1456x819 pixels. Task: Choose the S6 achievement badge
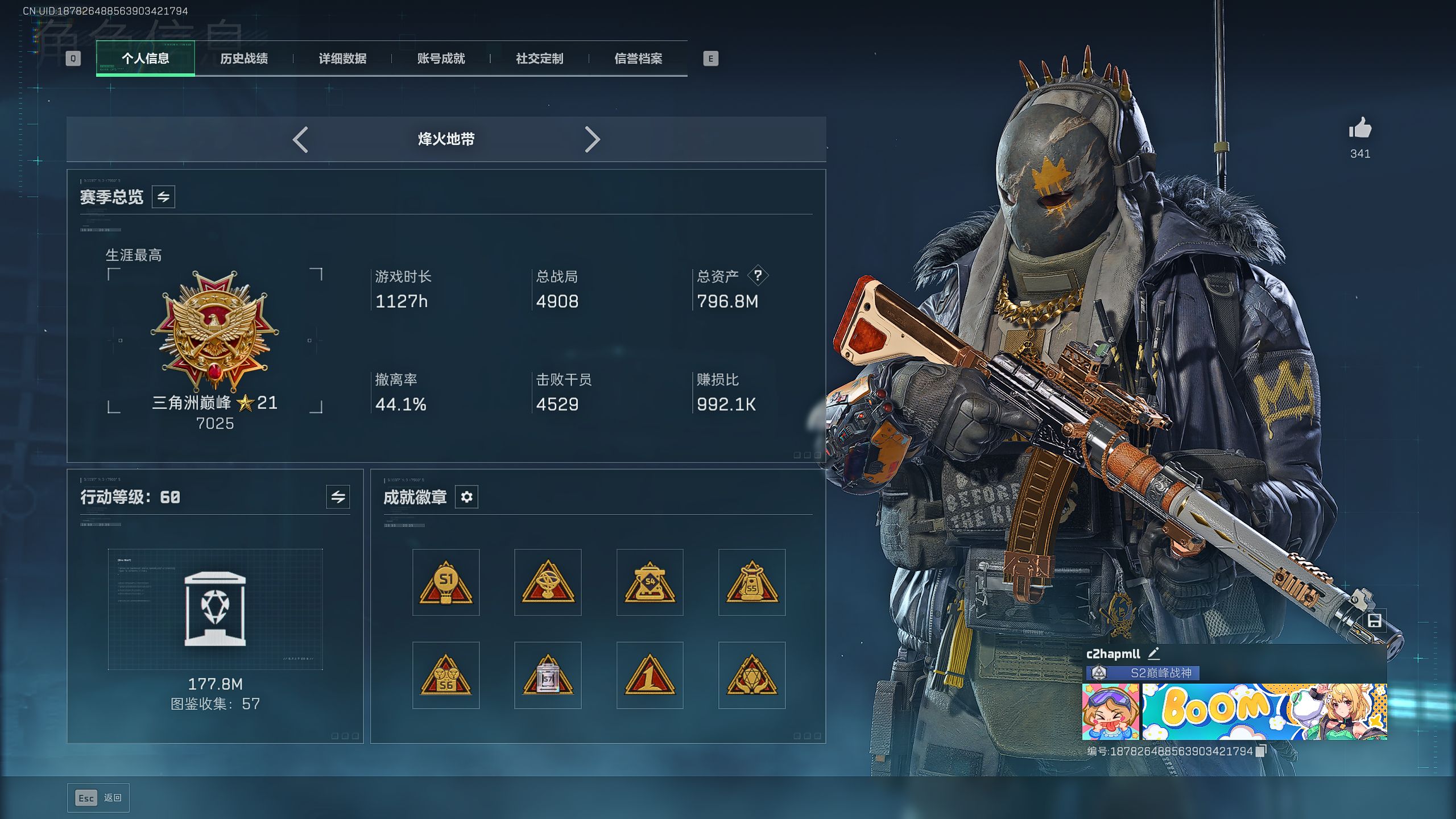click(446, 676)
